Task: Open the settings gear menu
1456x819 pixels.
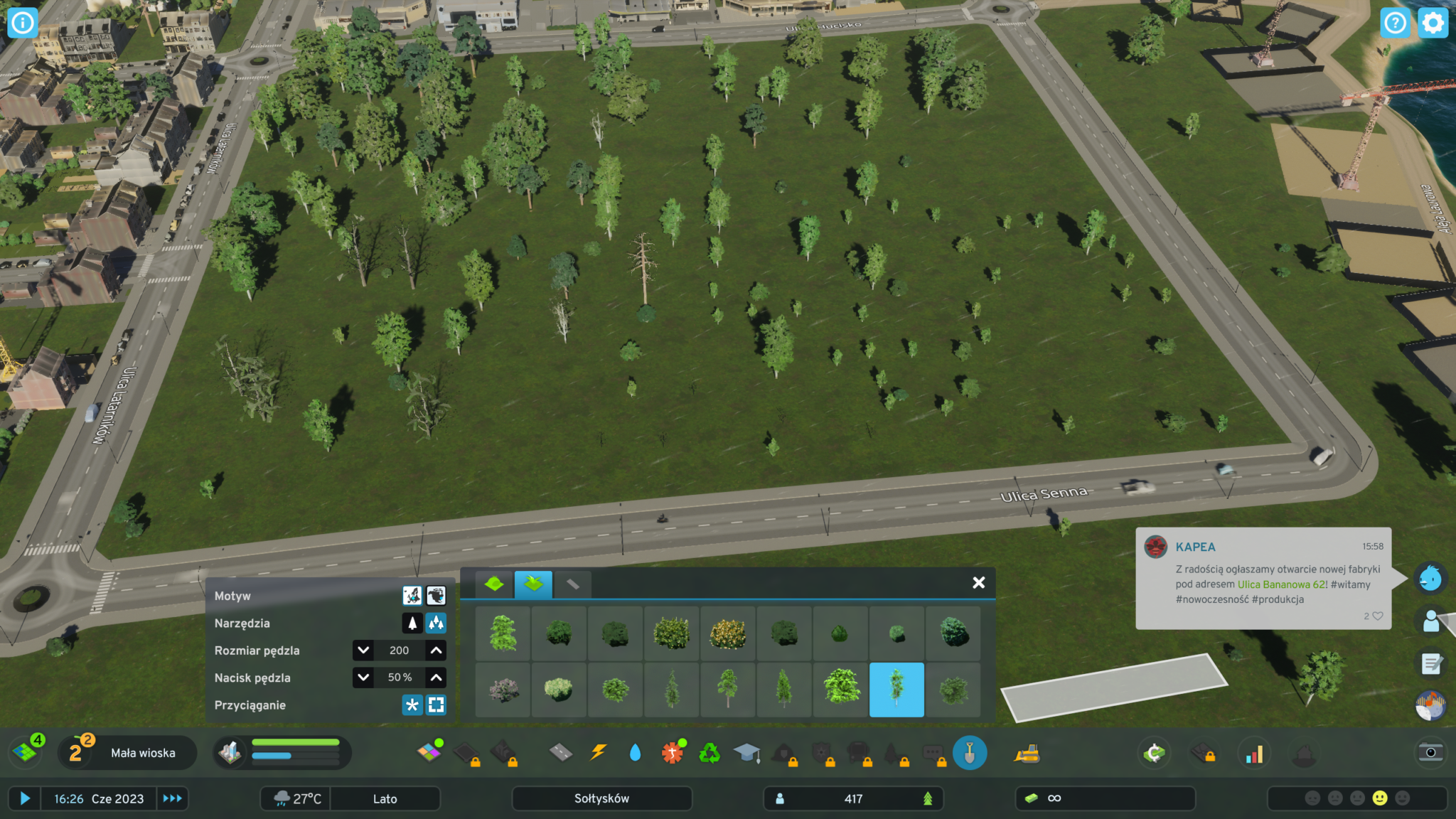Action: [1433, 23]
